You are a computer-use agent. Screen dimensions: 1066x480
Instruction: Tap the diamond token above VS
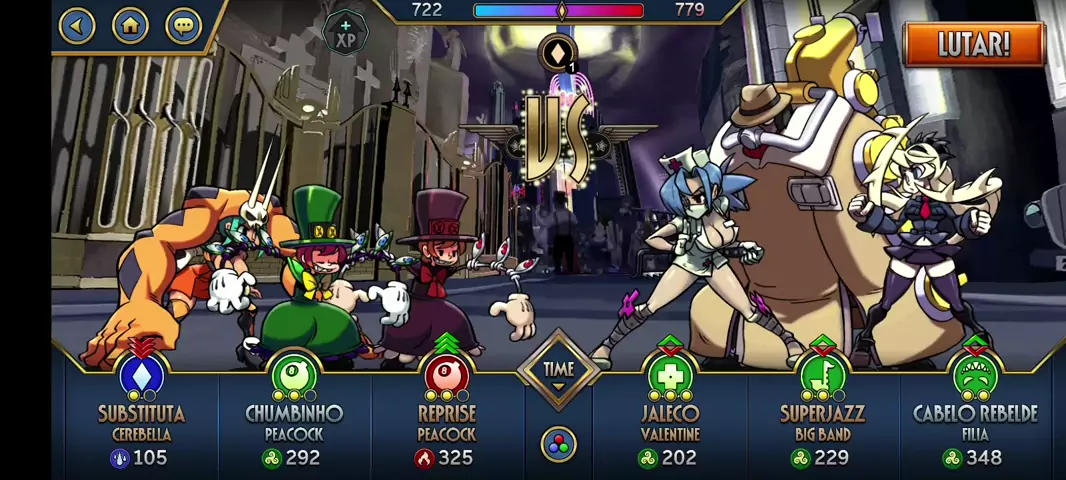[x=557, y=53]
